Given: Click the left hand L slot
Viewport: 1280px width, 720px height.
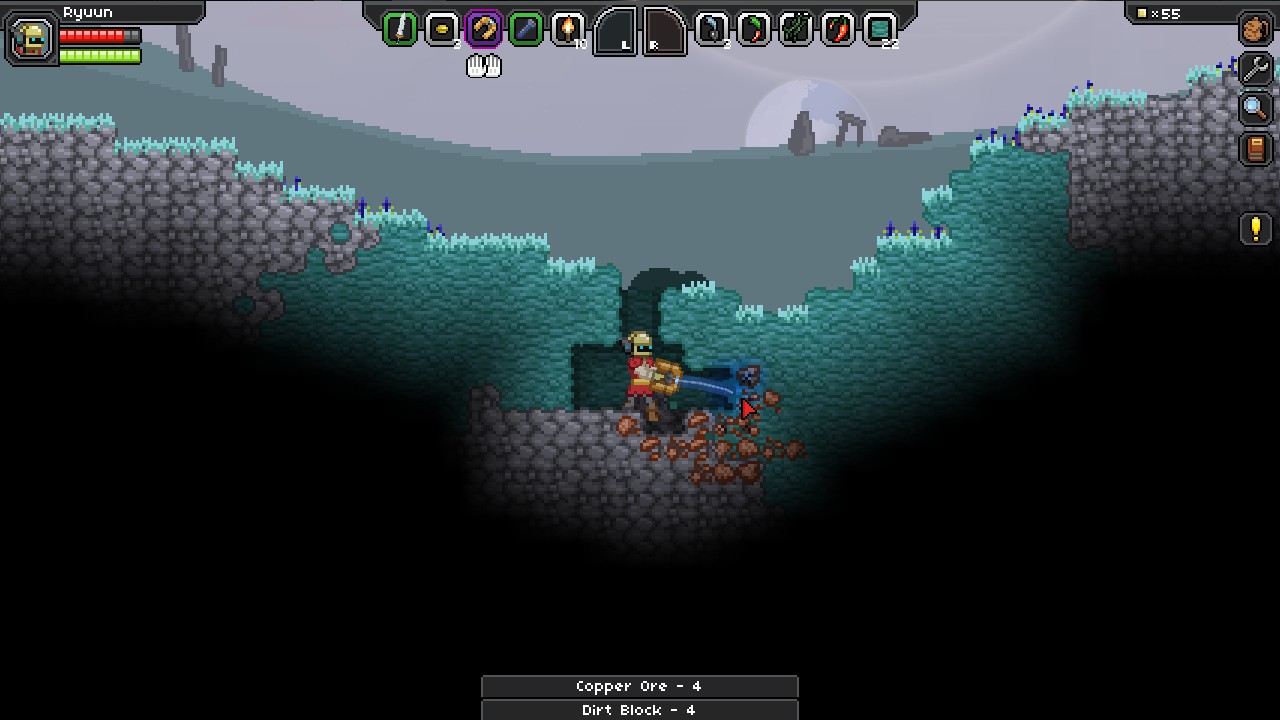Looking at the screenshot, I should coord(616,32).
